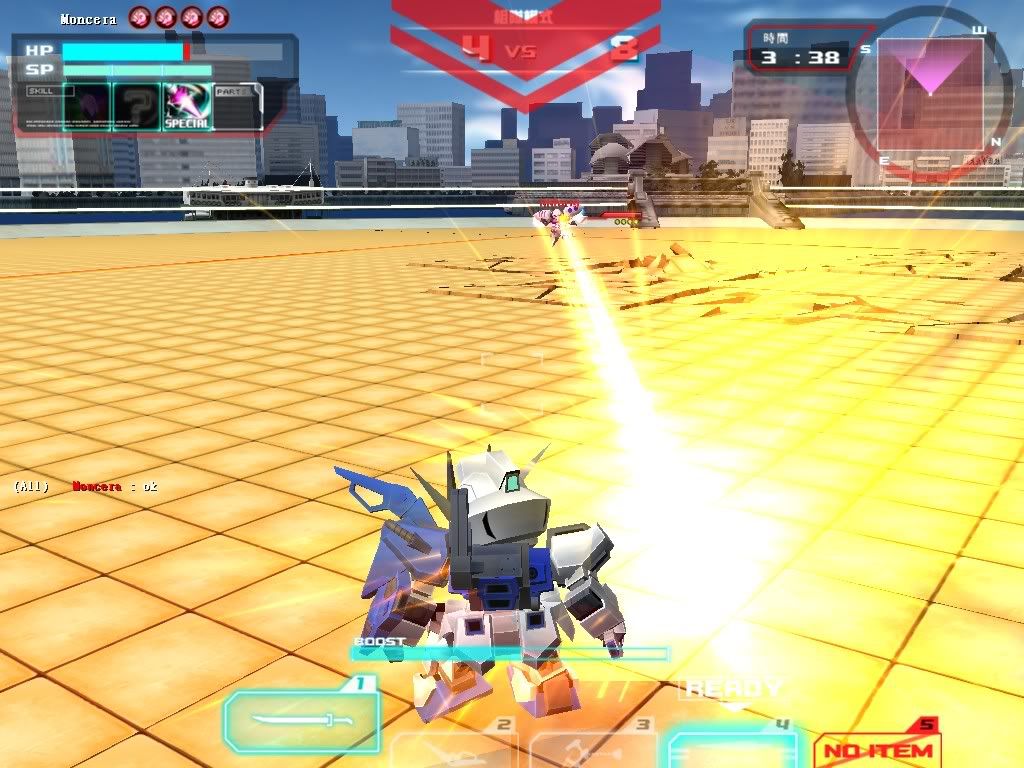Viewport: 1024px width, 768px height.
Task: Click the question mark skill slot
Action: (136, 106)
